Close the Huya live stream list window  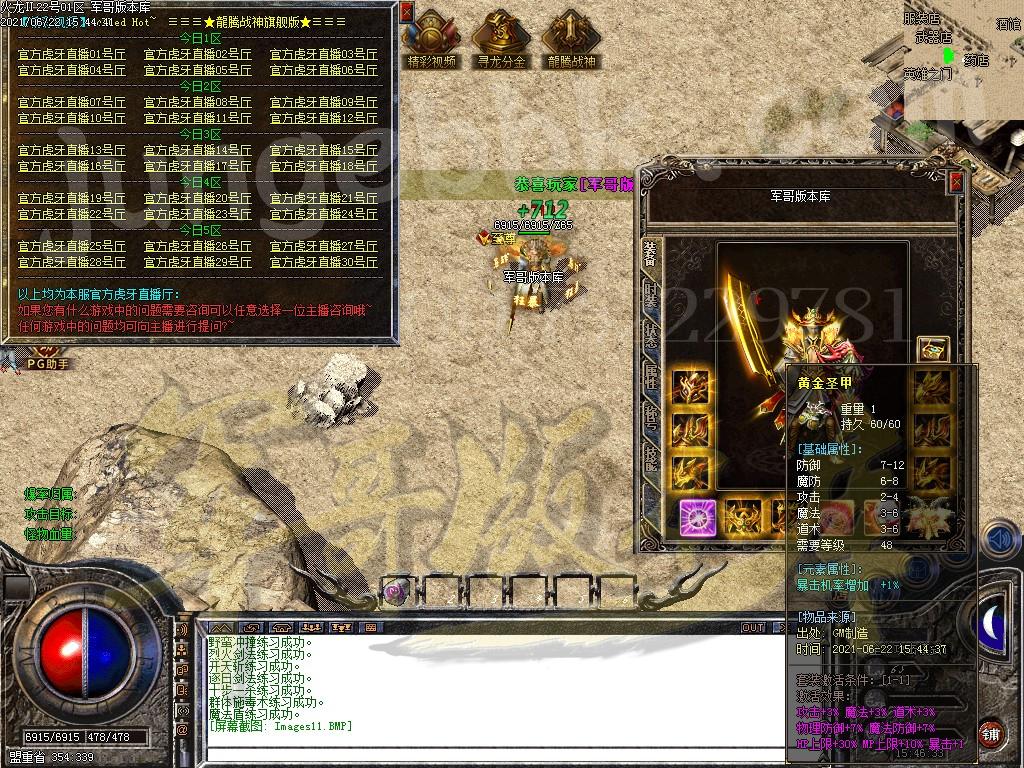406,12
